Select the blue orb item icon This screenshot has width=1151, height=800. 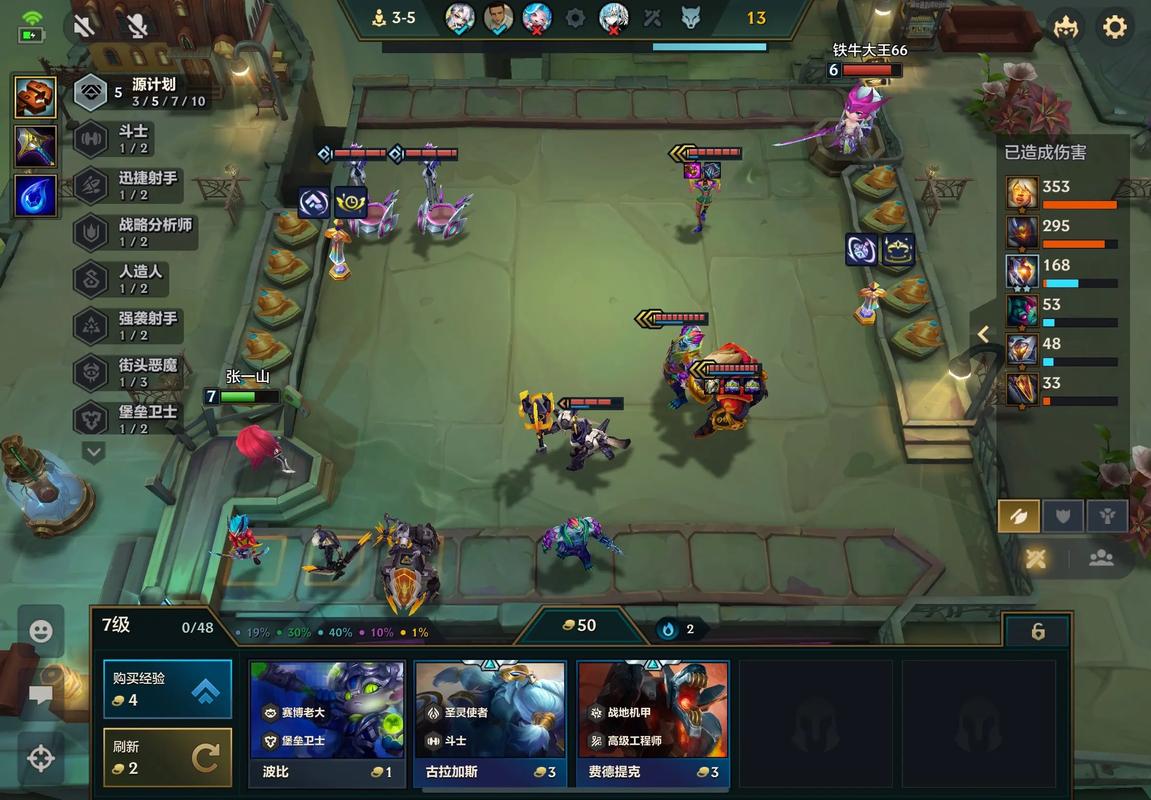click(35, 195)
